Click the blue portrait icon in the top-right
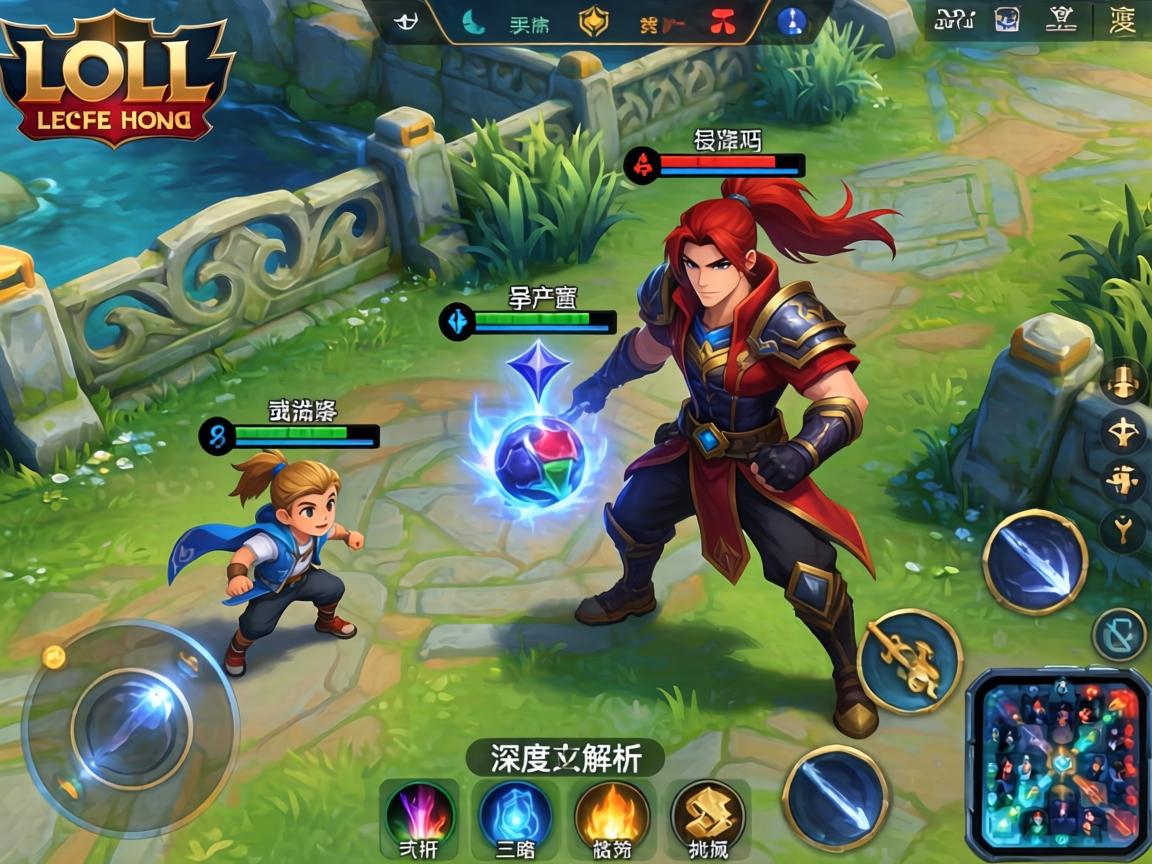 1007,20
